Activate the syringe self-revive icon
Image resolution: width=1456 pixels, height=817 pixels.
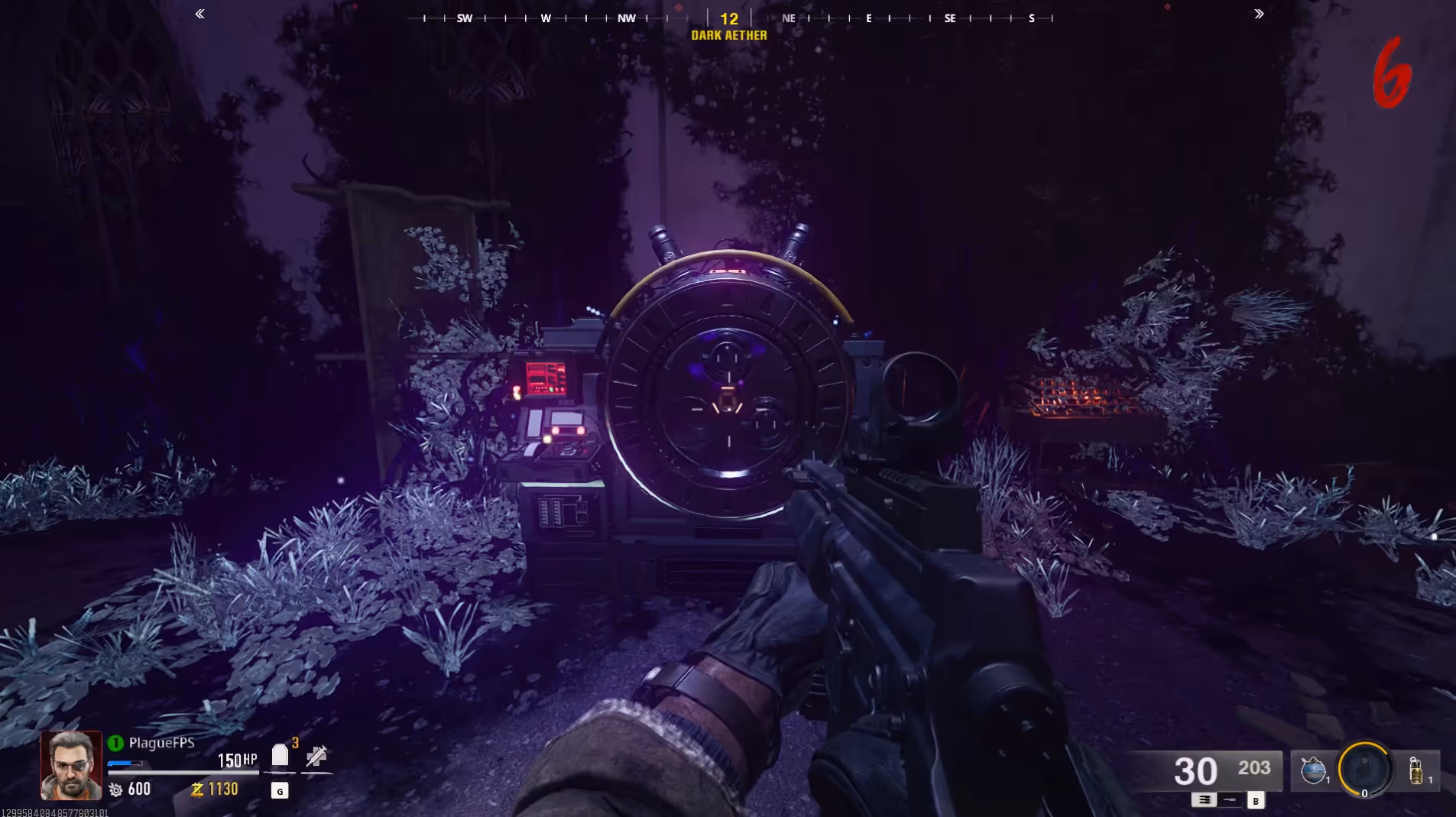(316, 757)
